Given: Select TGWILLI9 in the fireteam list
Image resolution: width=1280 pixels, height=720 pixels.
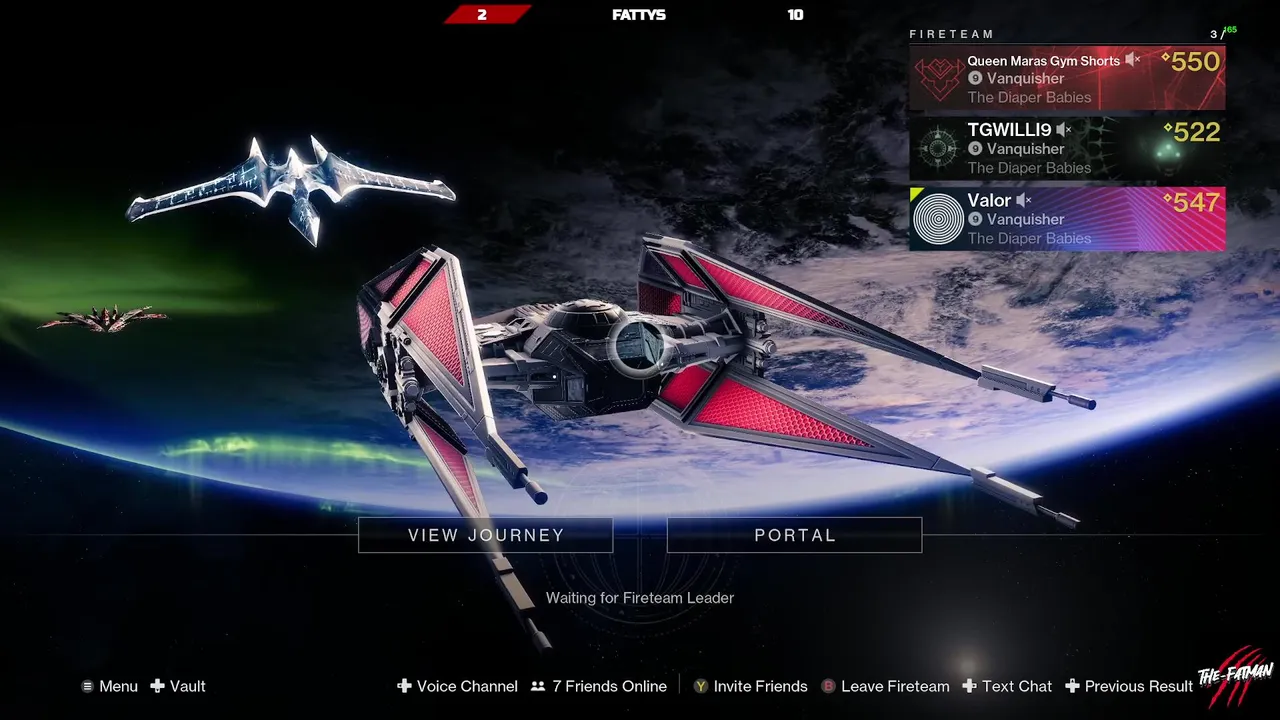Looking at the screenshot, I should (x=1067, y=148).
